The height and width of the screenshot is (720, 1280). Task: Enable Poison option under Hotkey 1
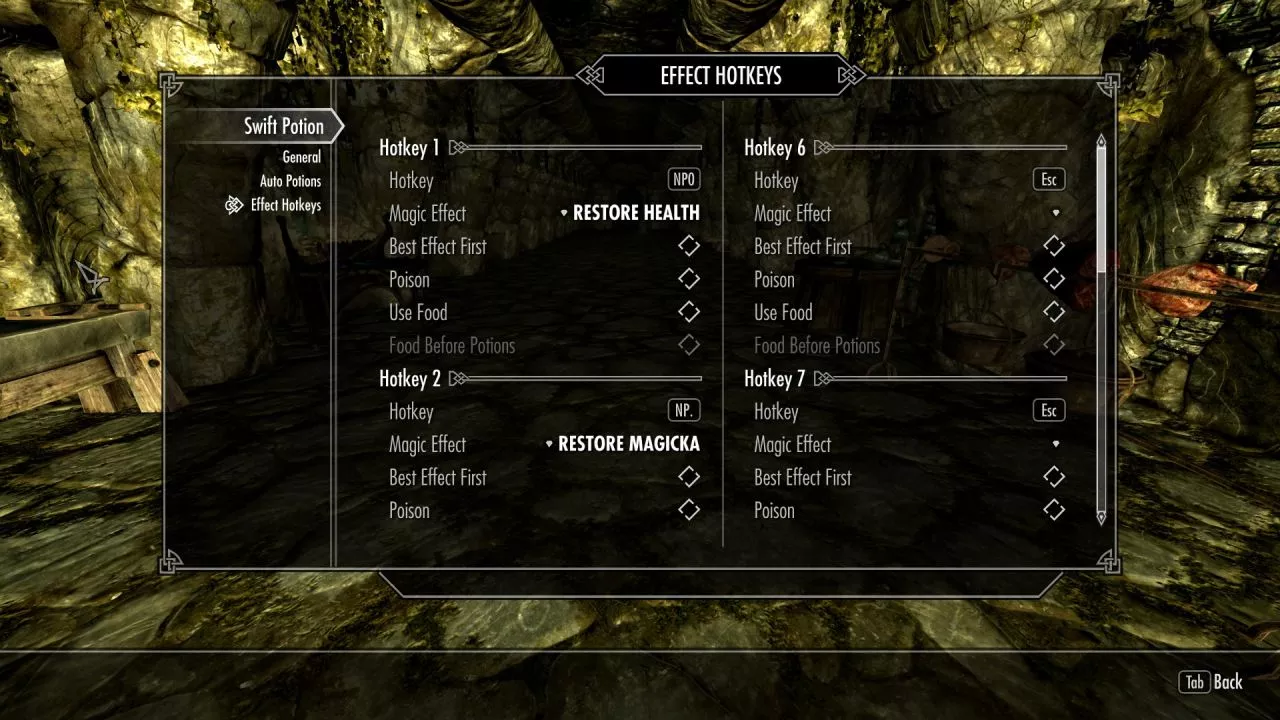[689, 279]
